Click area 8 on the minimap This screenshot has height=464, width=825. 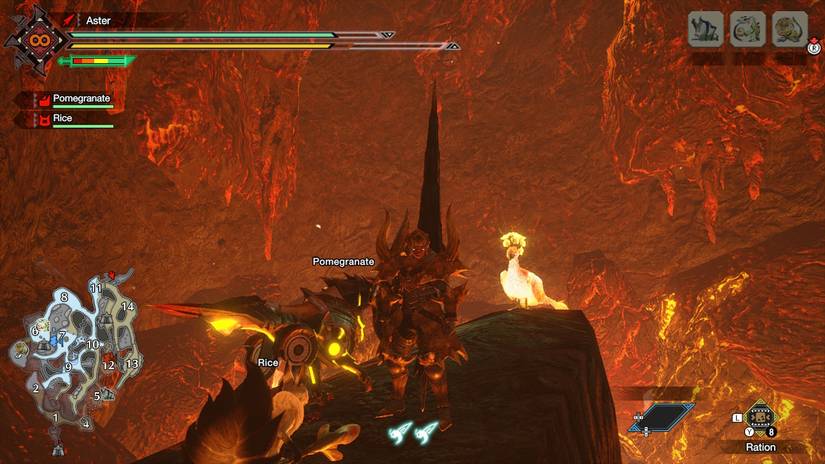point(64,297)
